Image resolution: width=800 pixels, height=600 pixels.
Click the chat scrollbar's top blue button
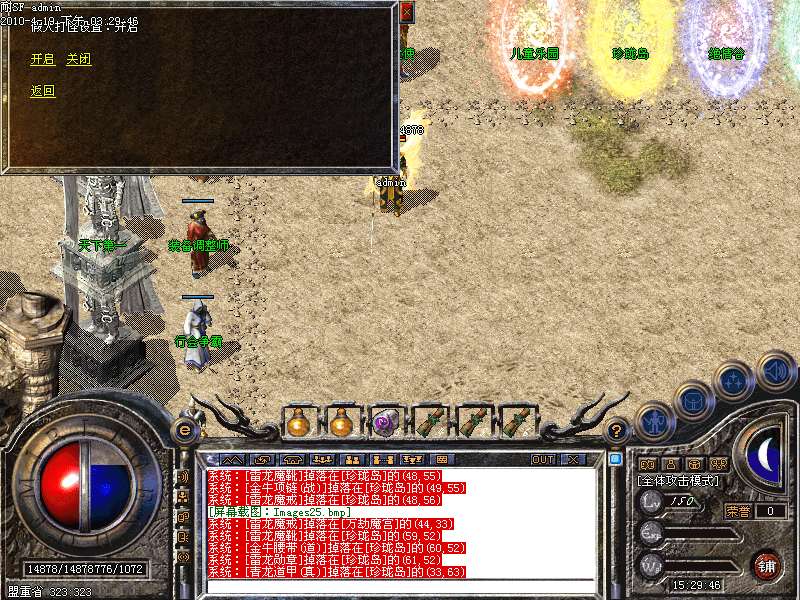(x=615, y=460)
